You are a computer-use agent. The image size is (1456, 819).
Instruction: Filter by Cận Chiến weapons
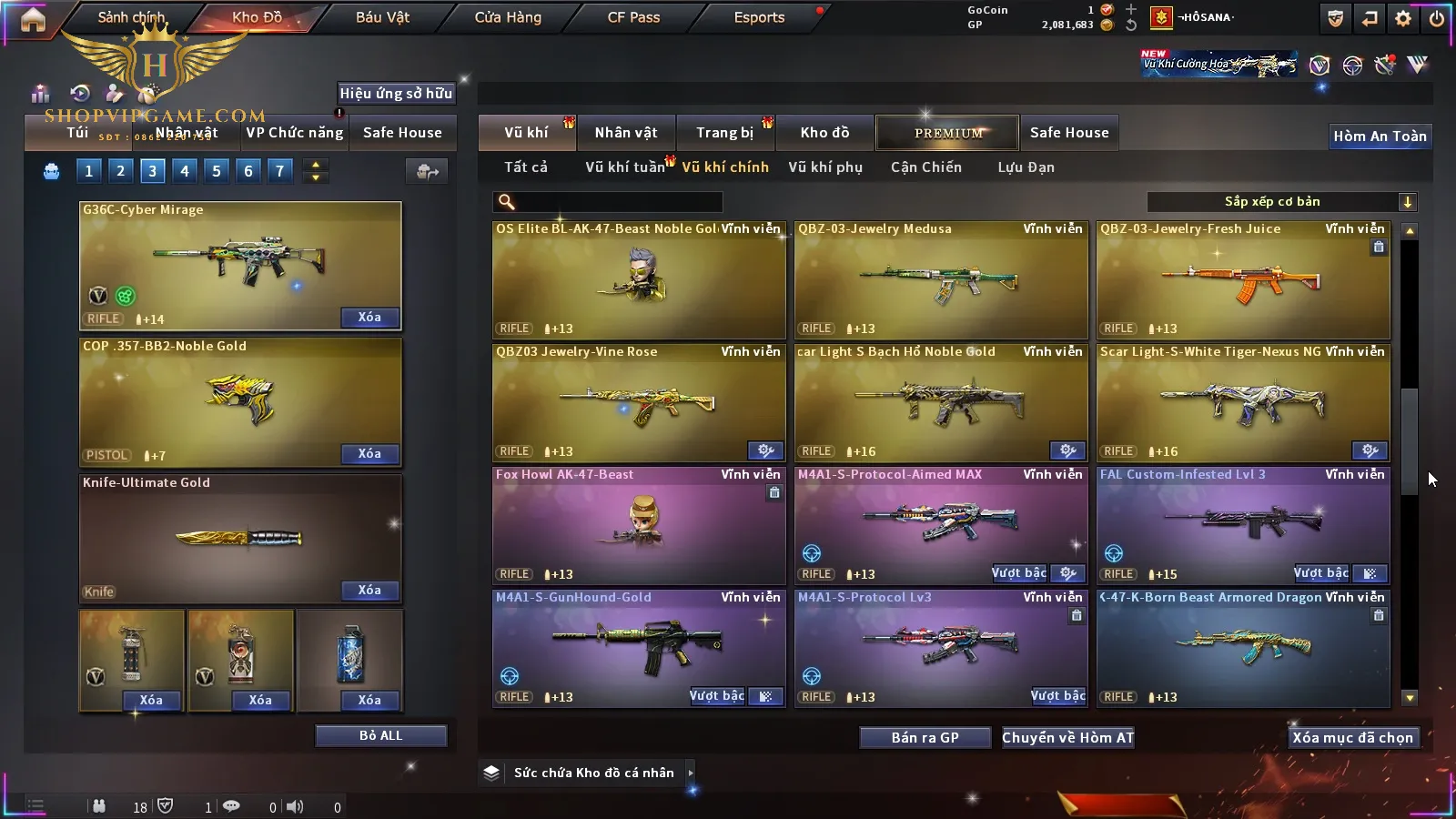pyautogui.click(x=925, y=167)
